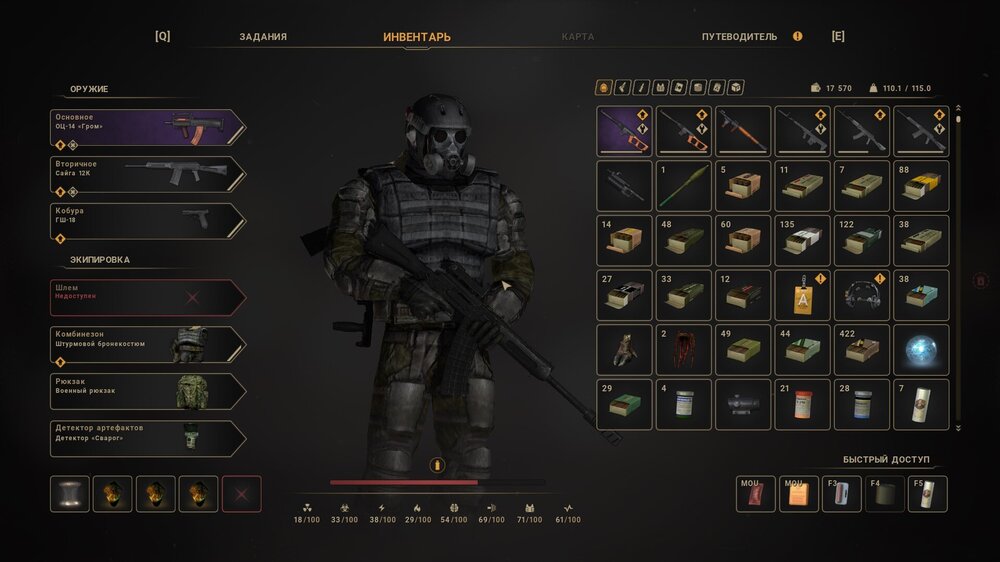Open the Рюкзак backpack slot
The image size is (1000, 562).
(147, 391)
